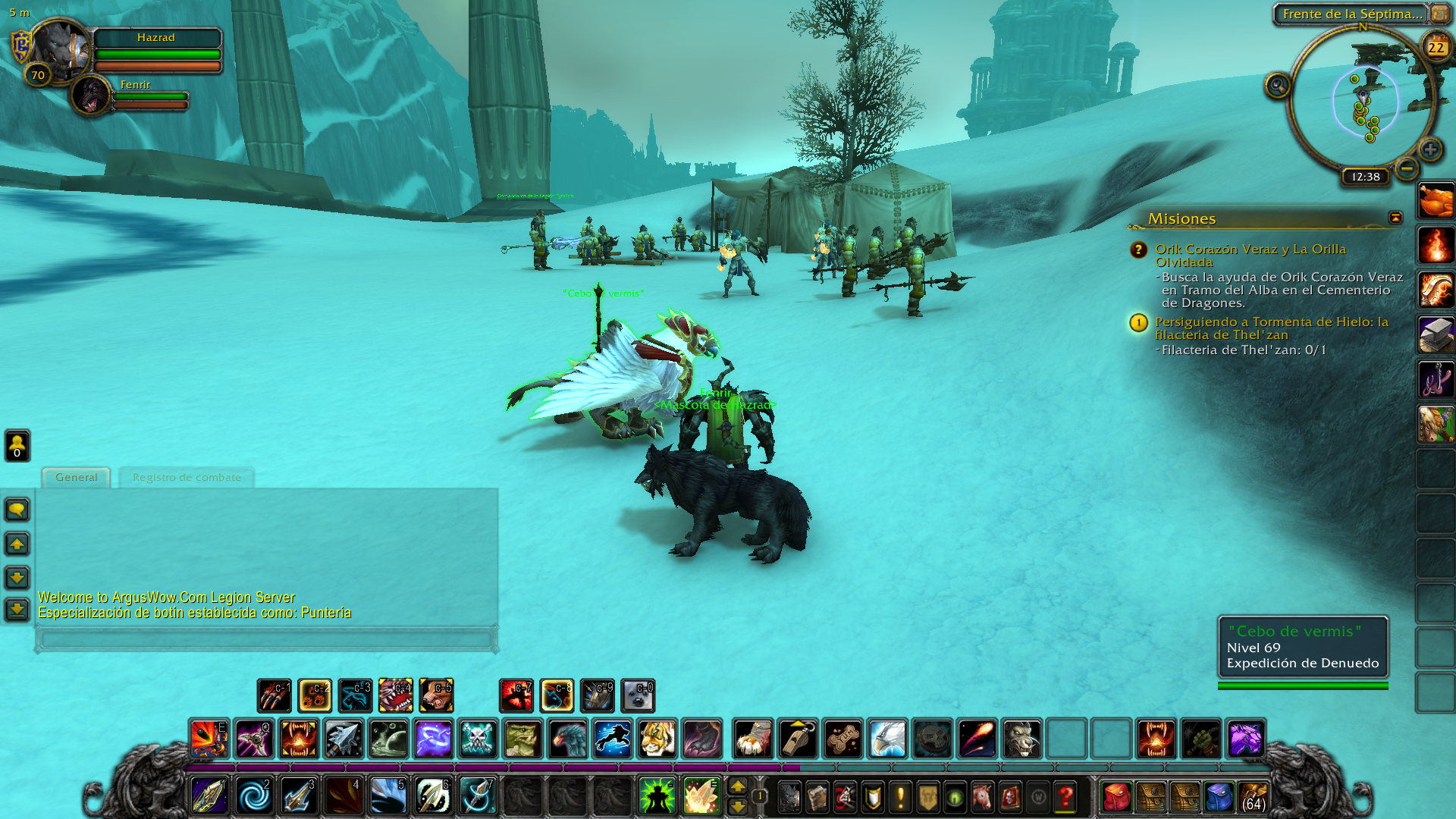Image resolution: width=1456 pixels, height=819 pixels.
Task: Open quest log yellow exclamation icon
Action: coord(900,797)
